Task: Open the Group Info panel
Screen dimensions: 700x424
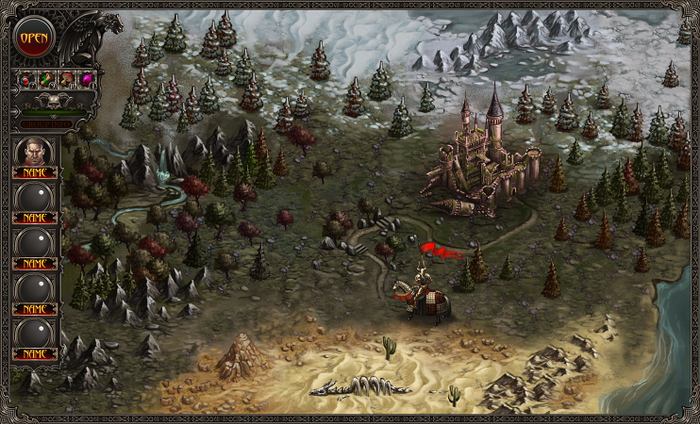Action: [x=47, y=124]
